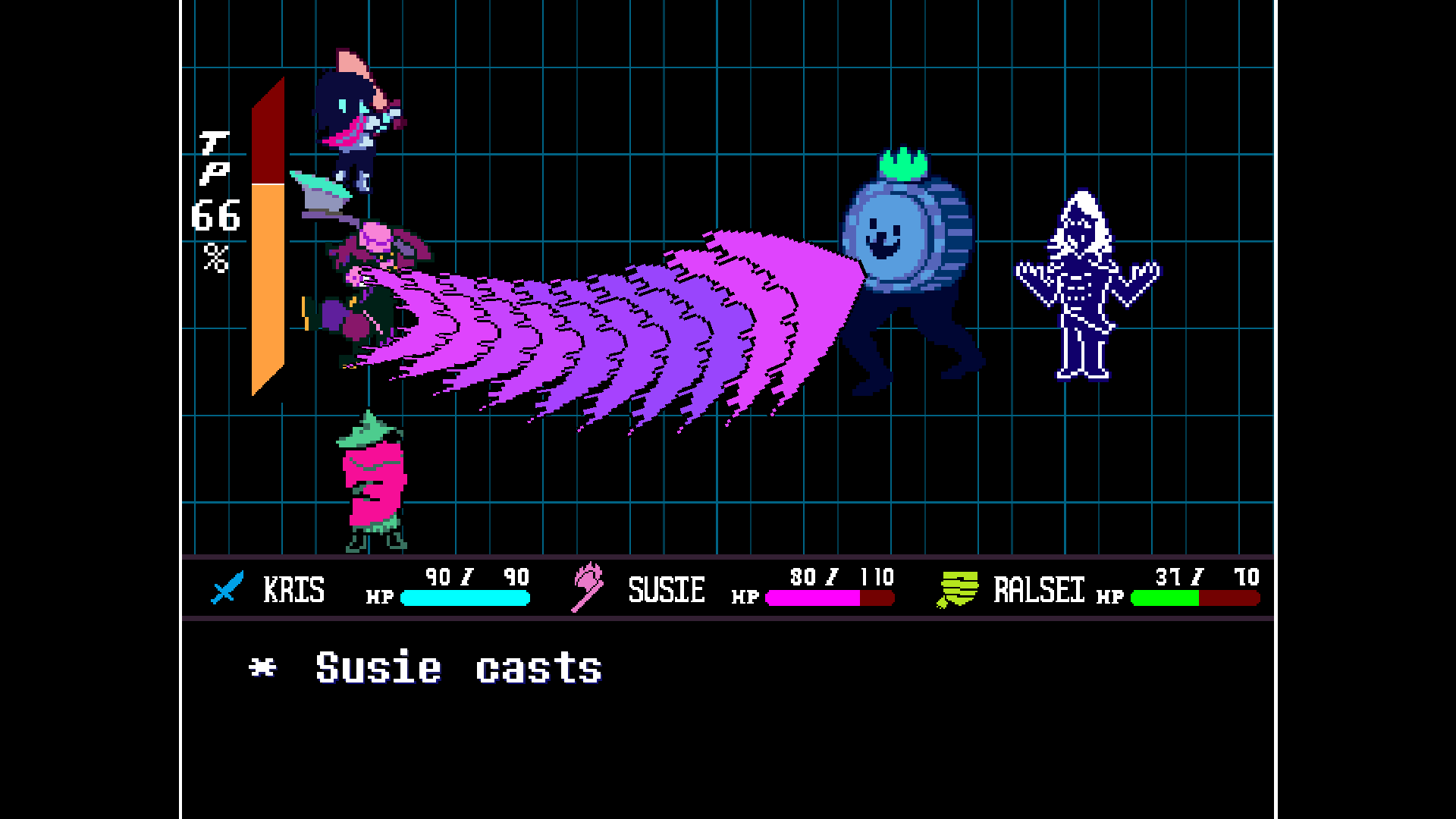Select the green scarf icon next to RALSEI
The image size is (1456, 819).
[958, 589]
